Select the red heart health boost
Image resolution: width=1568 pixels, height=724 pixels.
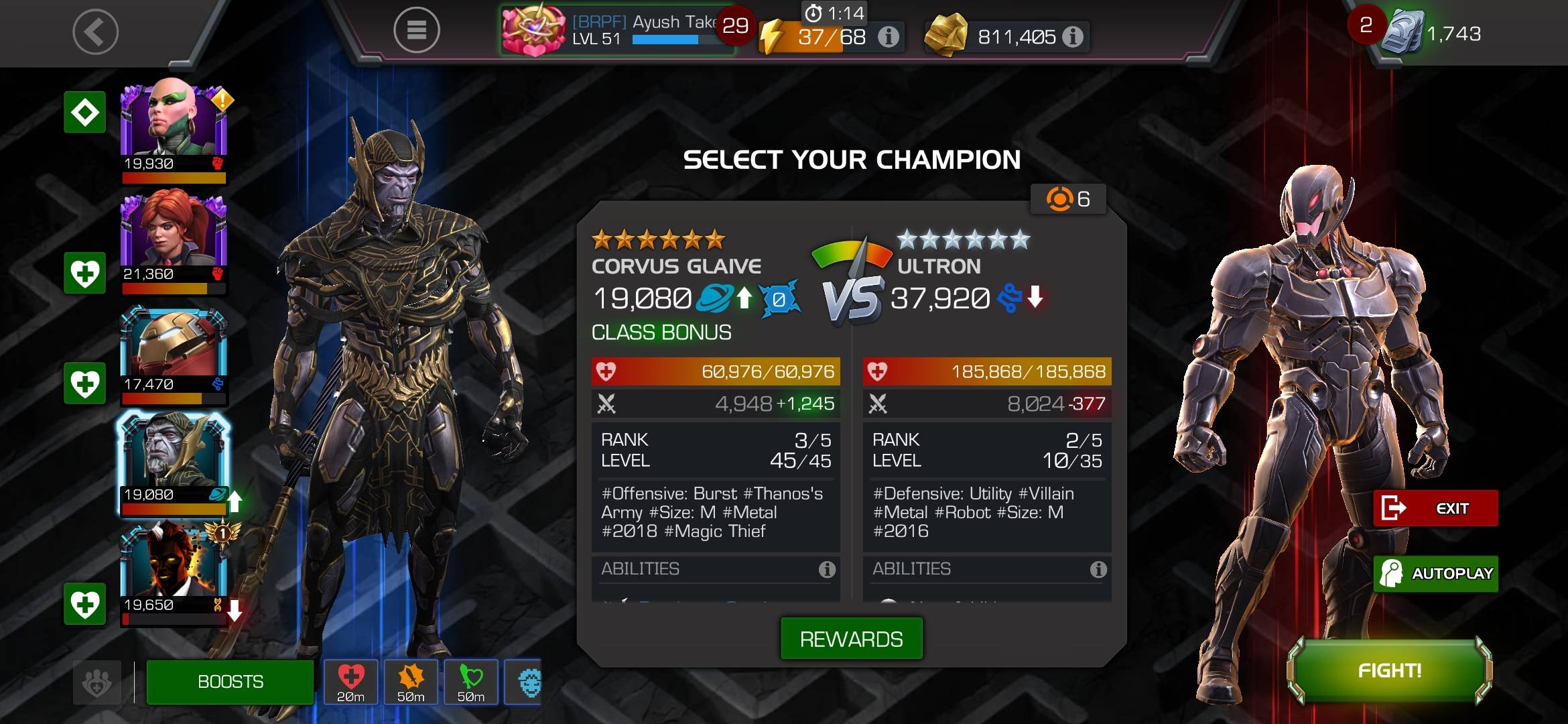point(350,681)
